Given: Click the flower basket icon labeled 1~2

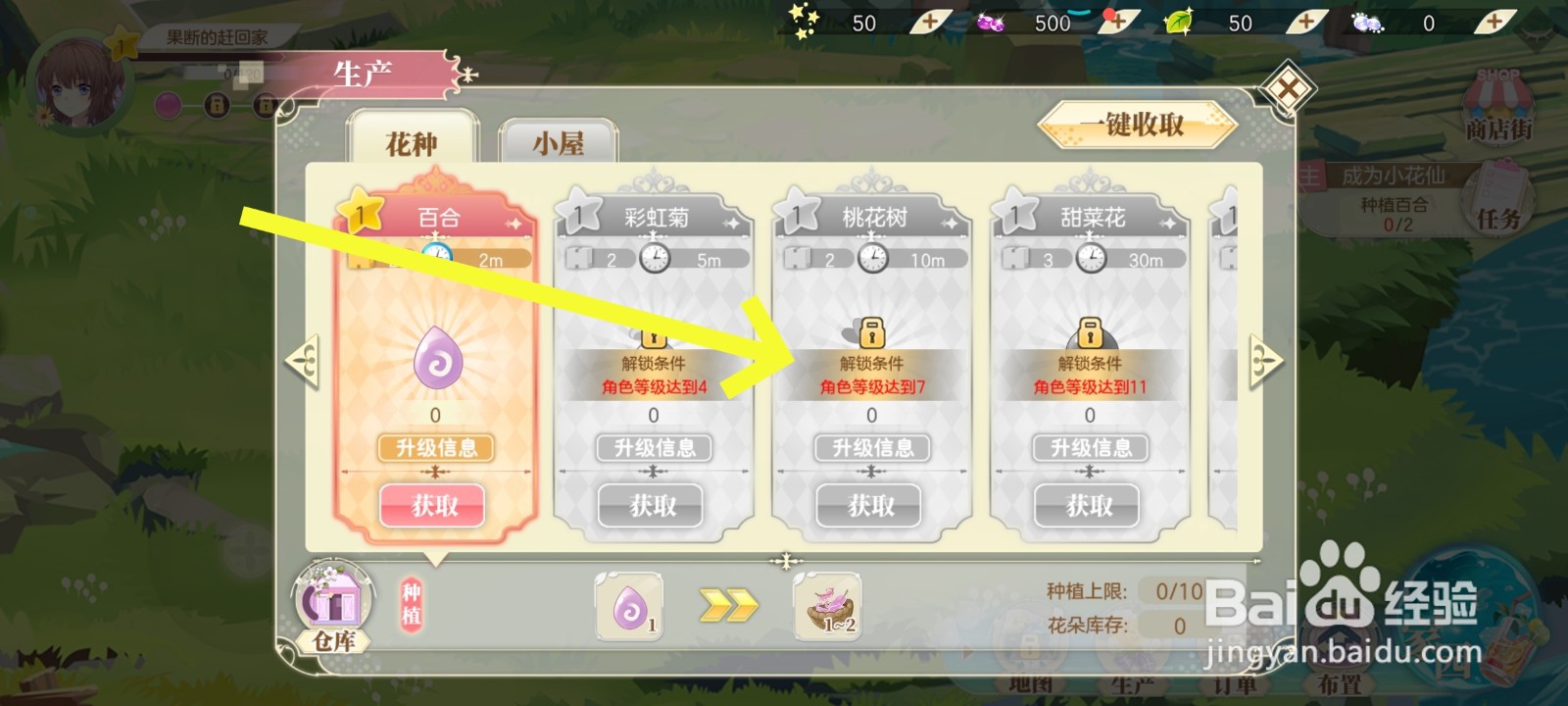Looking at the screenshot, I should pos(828,605).
